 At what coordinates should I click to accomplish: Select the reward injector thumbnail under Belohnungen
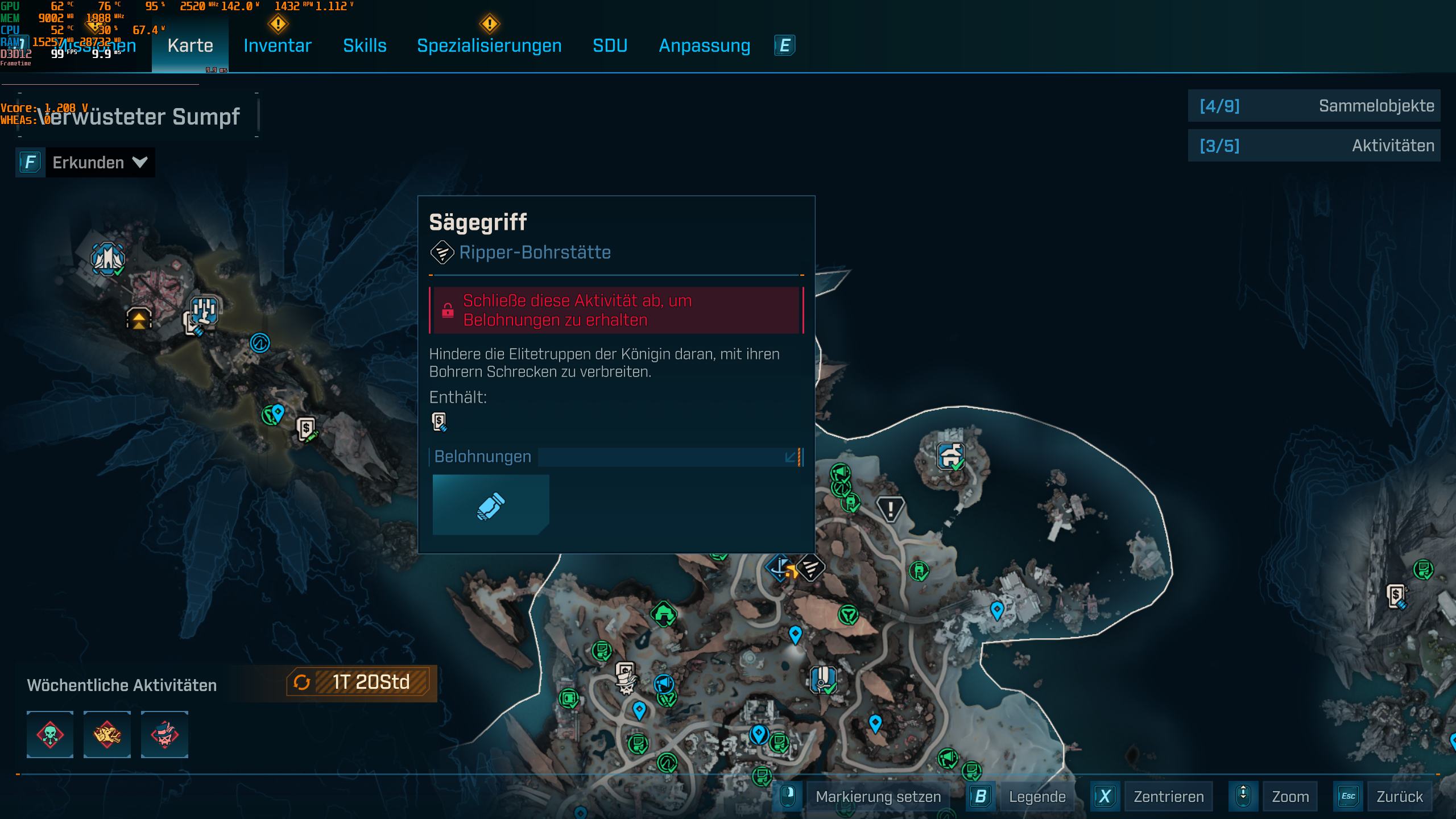pos(490,504)
